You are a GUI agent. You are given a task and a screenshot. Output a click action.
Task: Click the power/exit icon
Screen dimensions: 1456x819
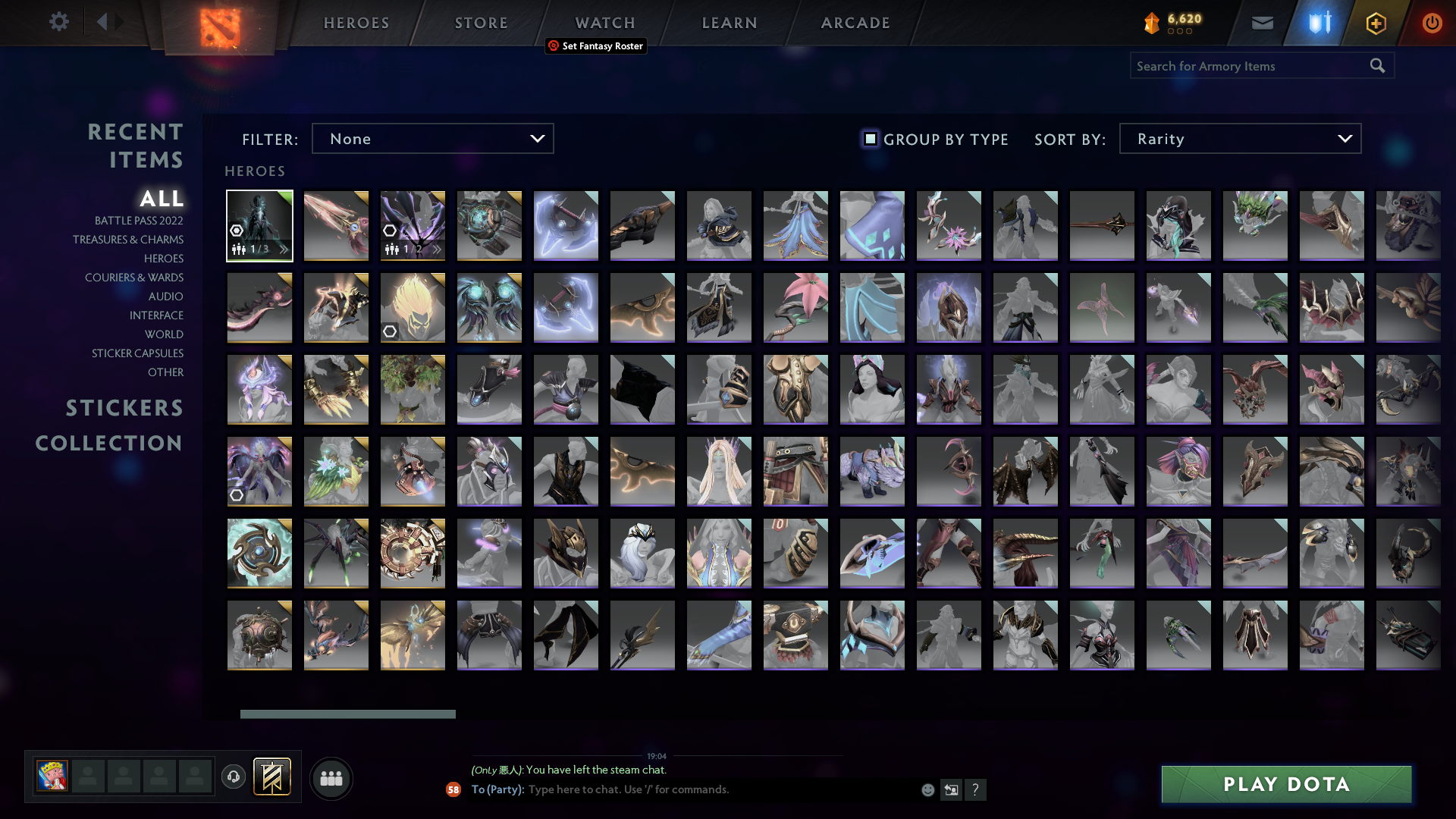coord(1432,23)
